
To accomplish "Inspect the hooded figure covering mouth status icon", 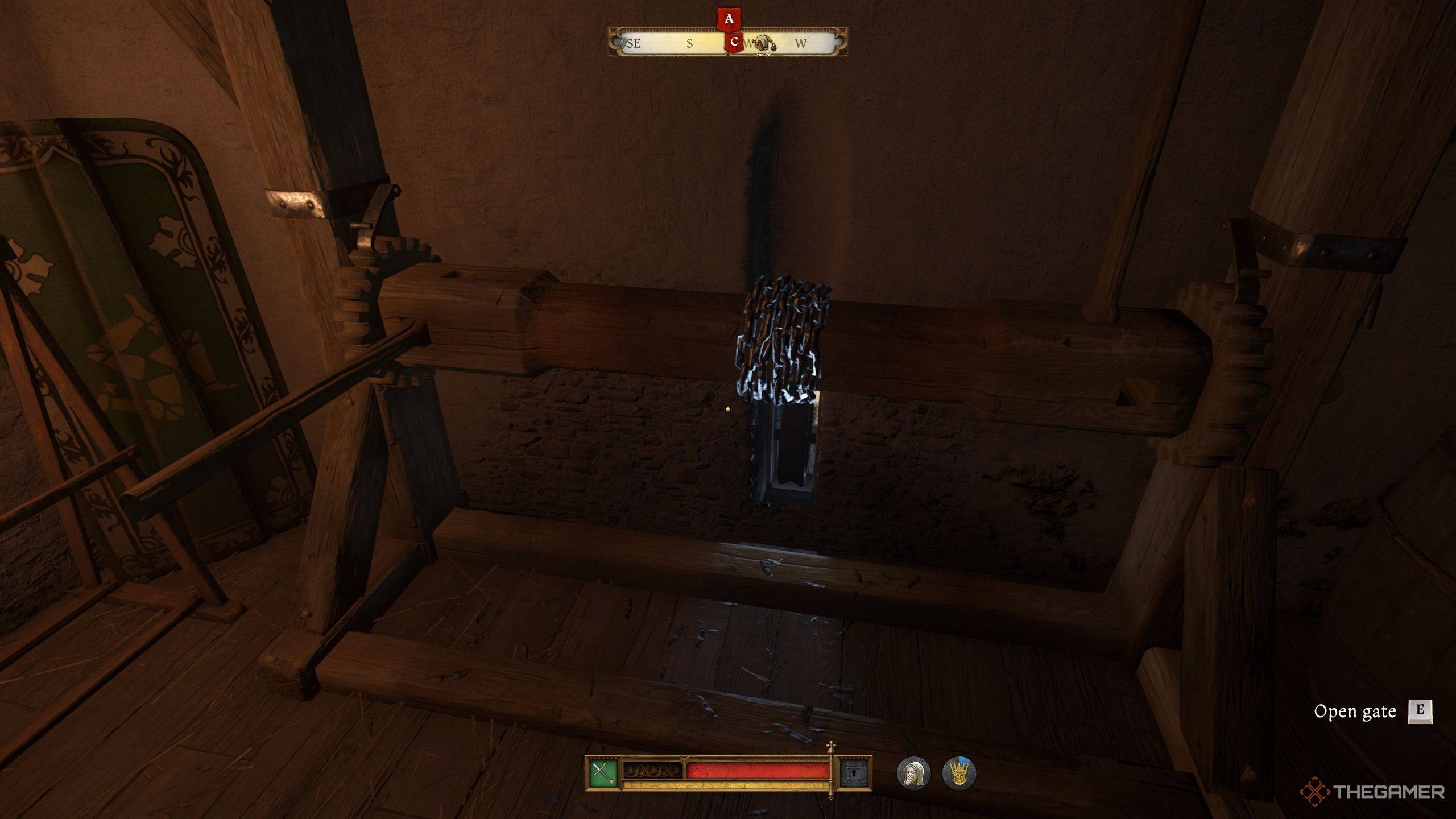I will [913, 772].
